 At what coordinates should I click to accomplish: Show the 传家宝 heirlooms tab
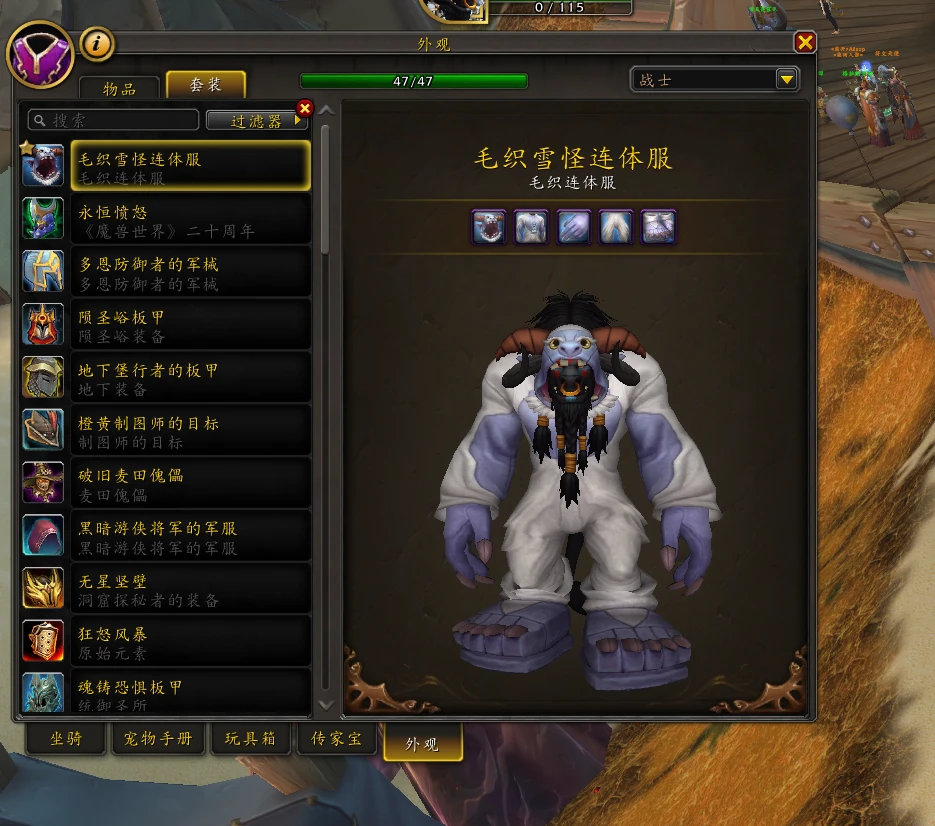(x=336, y=740)
